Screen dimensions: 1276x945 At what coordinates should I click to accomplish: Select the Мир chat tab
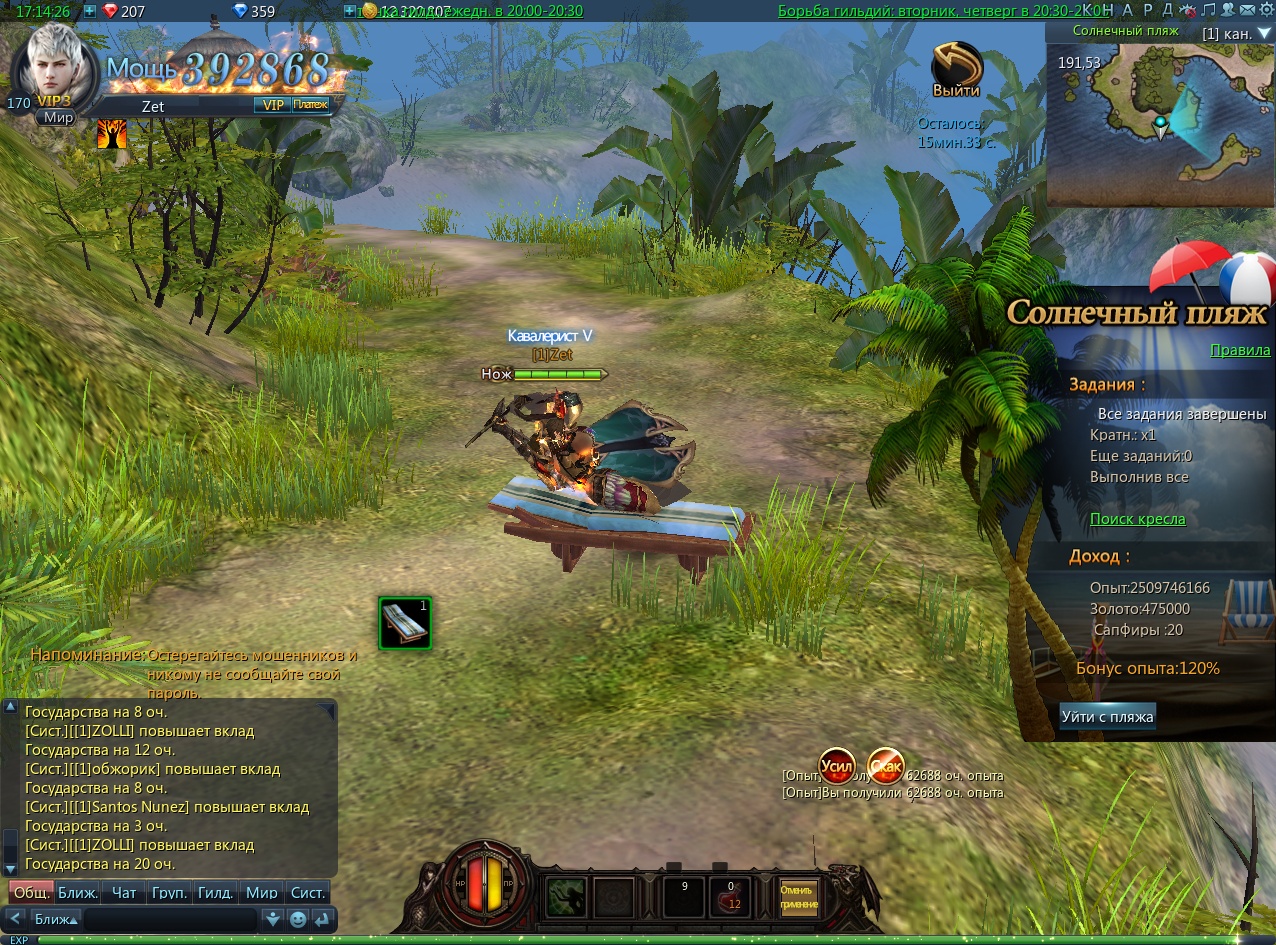[262, 893]
